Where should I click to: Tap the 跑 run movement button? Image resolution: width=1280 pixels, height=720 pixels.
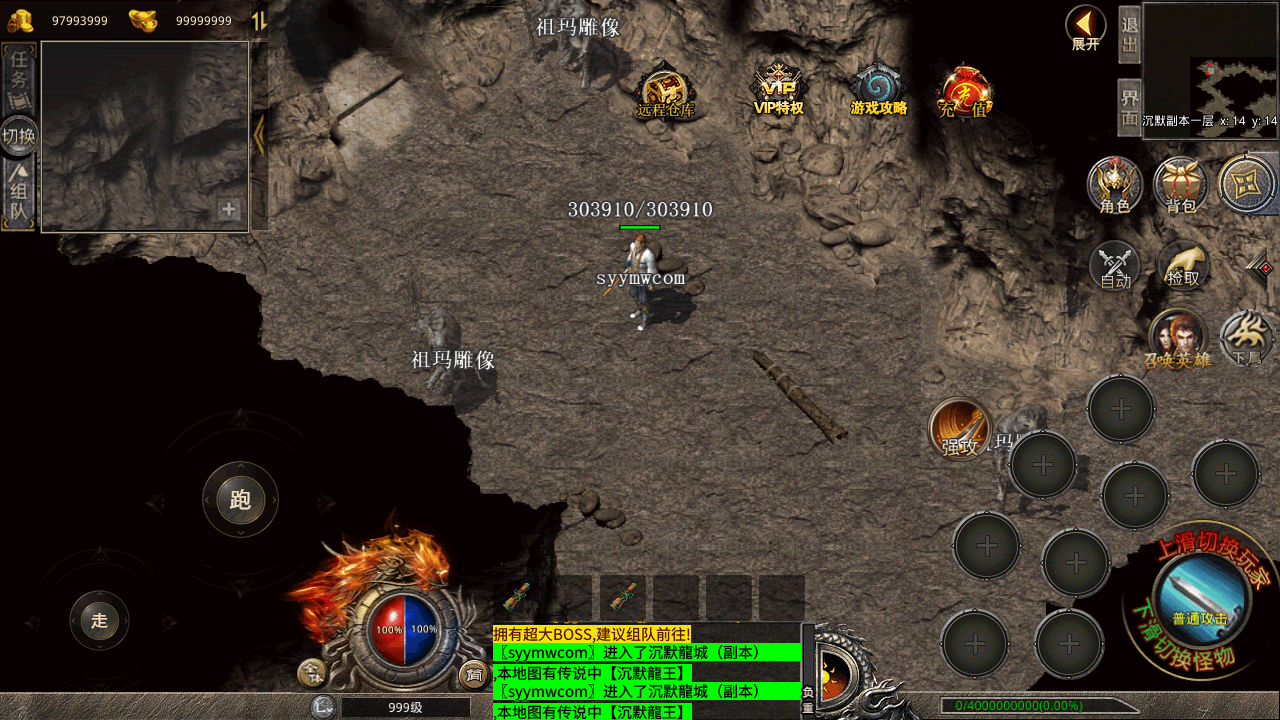240,499
